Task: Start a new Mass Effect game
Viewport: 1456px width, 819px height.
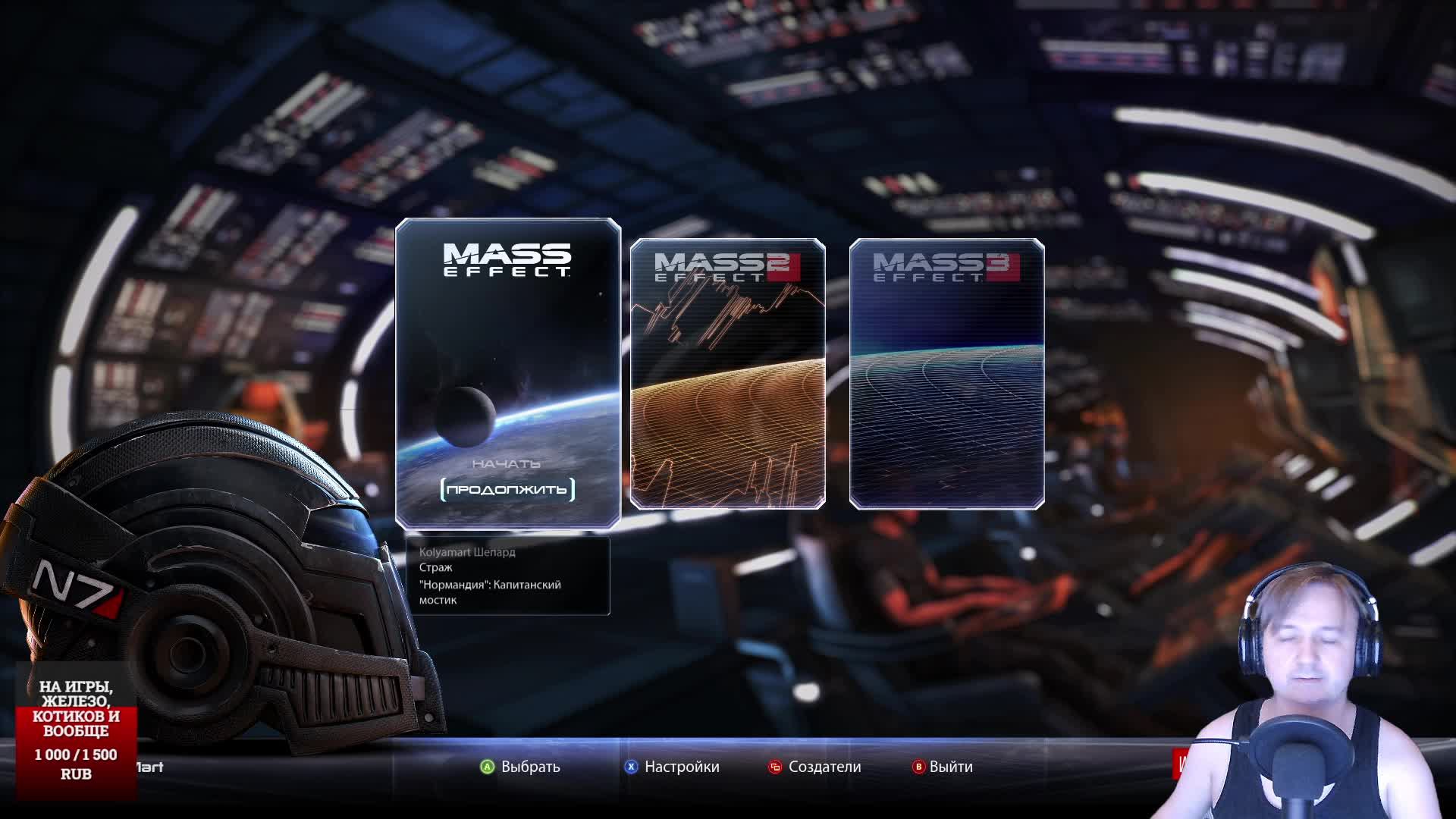Action: 506,463
